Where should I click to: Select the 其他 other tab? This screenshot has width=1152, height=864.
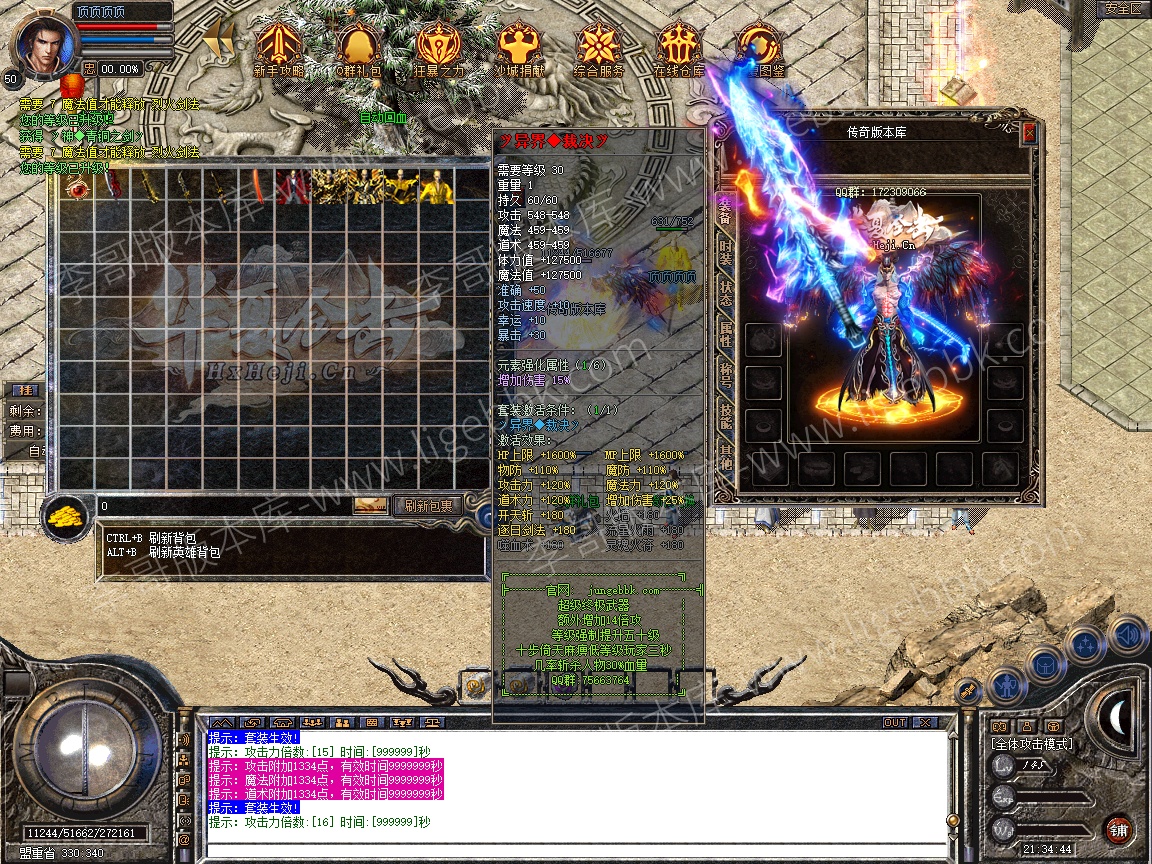pos(725,462)
